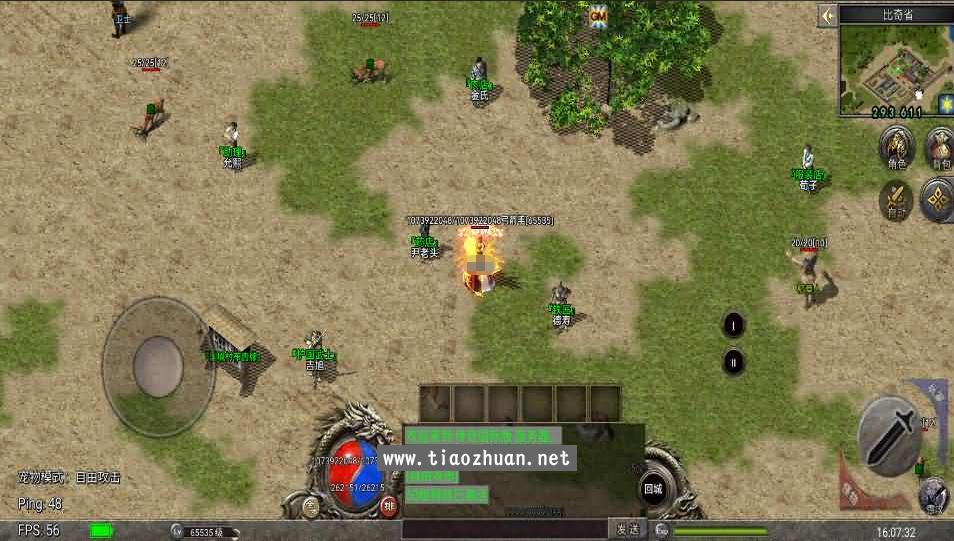Collapse the minimap with the arrow button
954x541 pixels.
827,15
